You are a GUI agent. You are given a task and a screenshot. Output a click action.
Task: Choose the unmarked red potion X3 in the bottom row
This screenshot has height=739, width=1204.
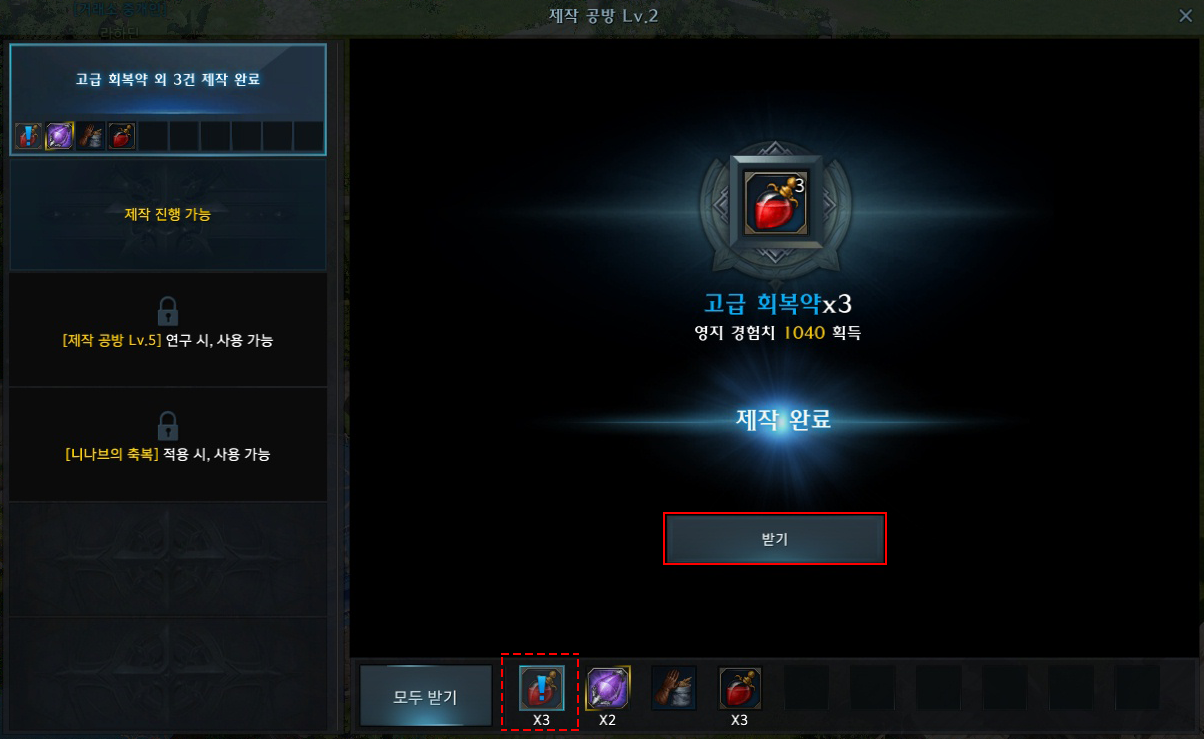(x=740, y=688)
